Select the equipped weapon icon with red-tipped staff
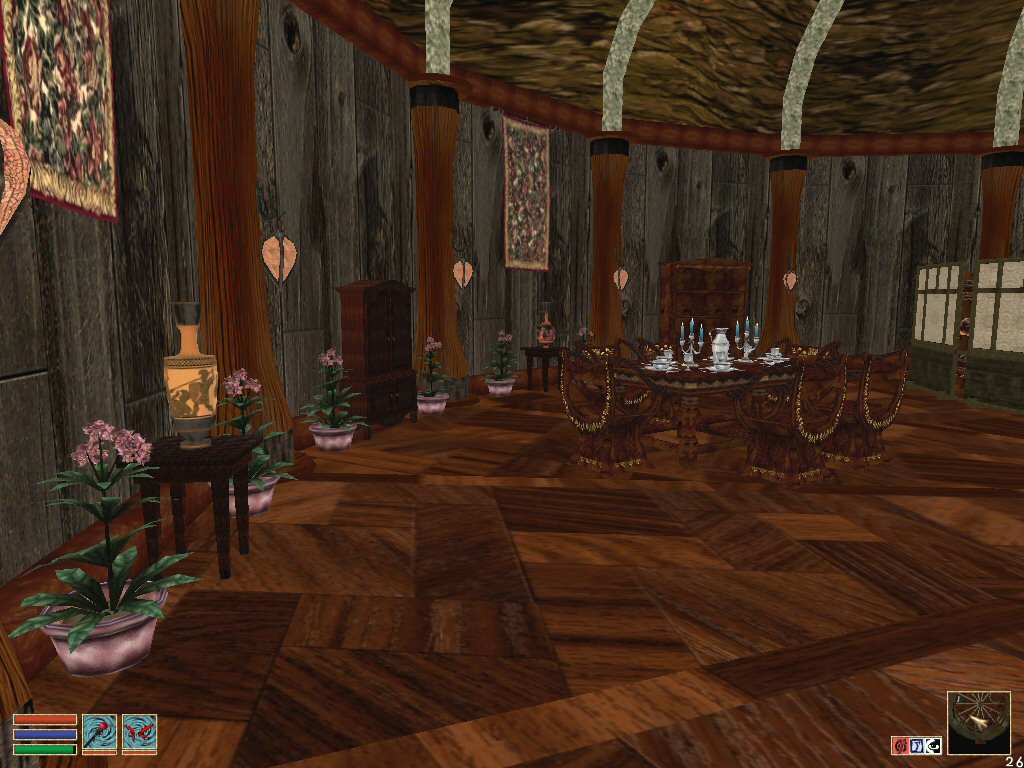 100,733
